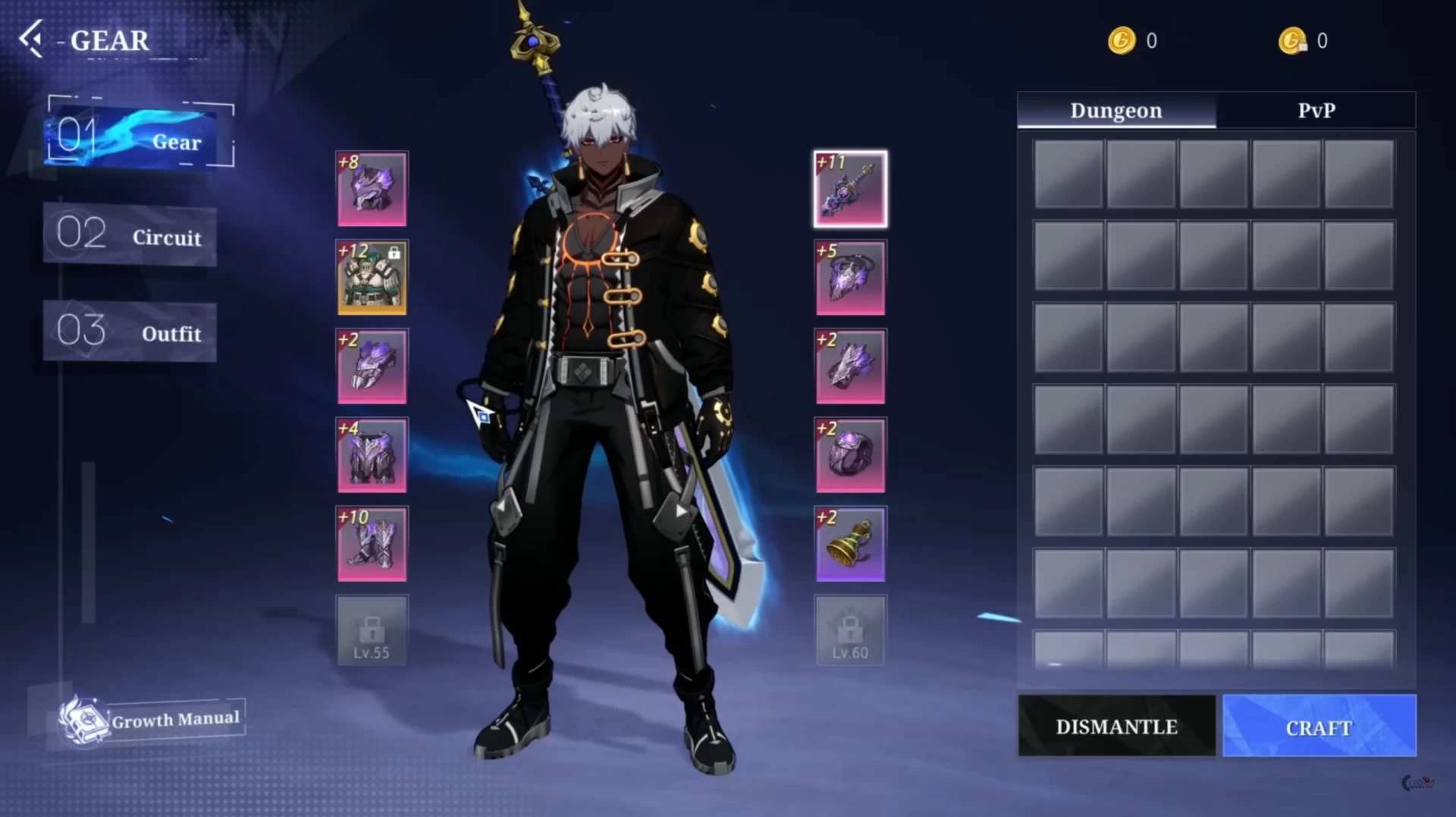Switch to the 03 Outfit section

click(x=130, y=332)
